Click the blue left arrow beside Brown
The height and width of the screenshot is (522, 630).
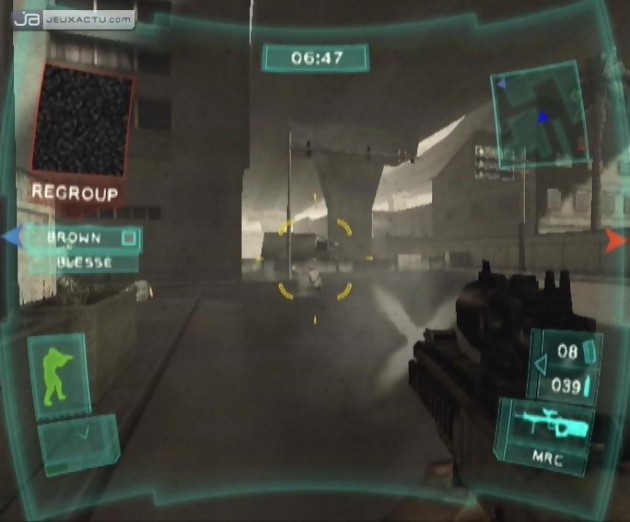click(x=12, y=238)
